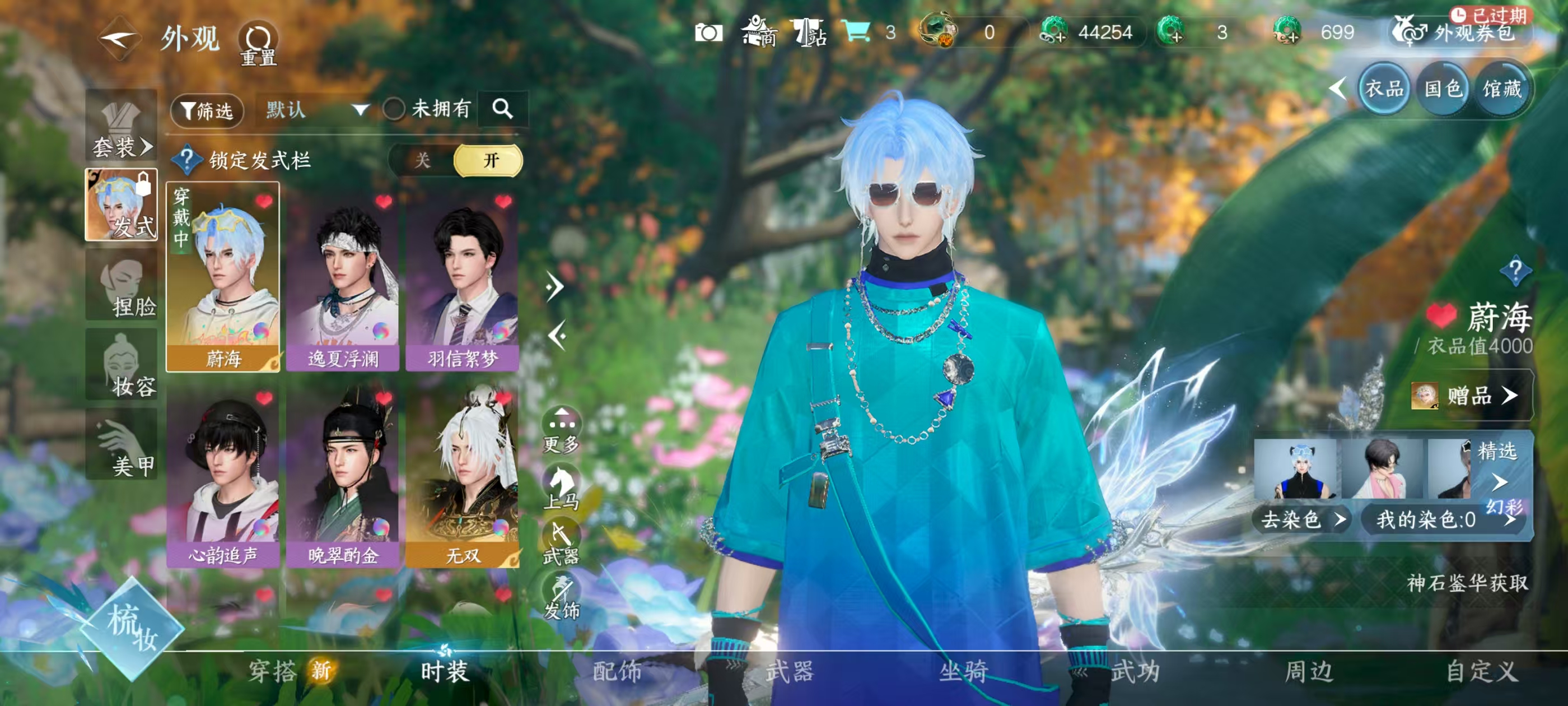This screenshot has width=1568, height=706.
Task: Choose the 羽信絮梦 hairstyle card
Action: point(463,280)
